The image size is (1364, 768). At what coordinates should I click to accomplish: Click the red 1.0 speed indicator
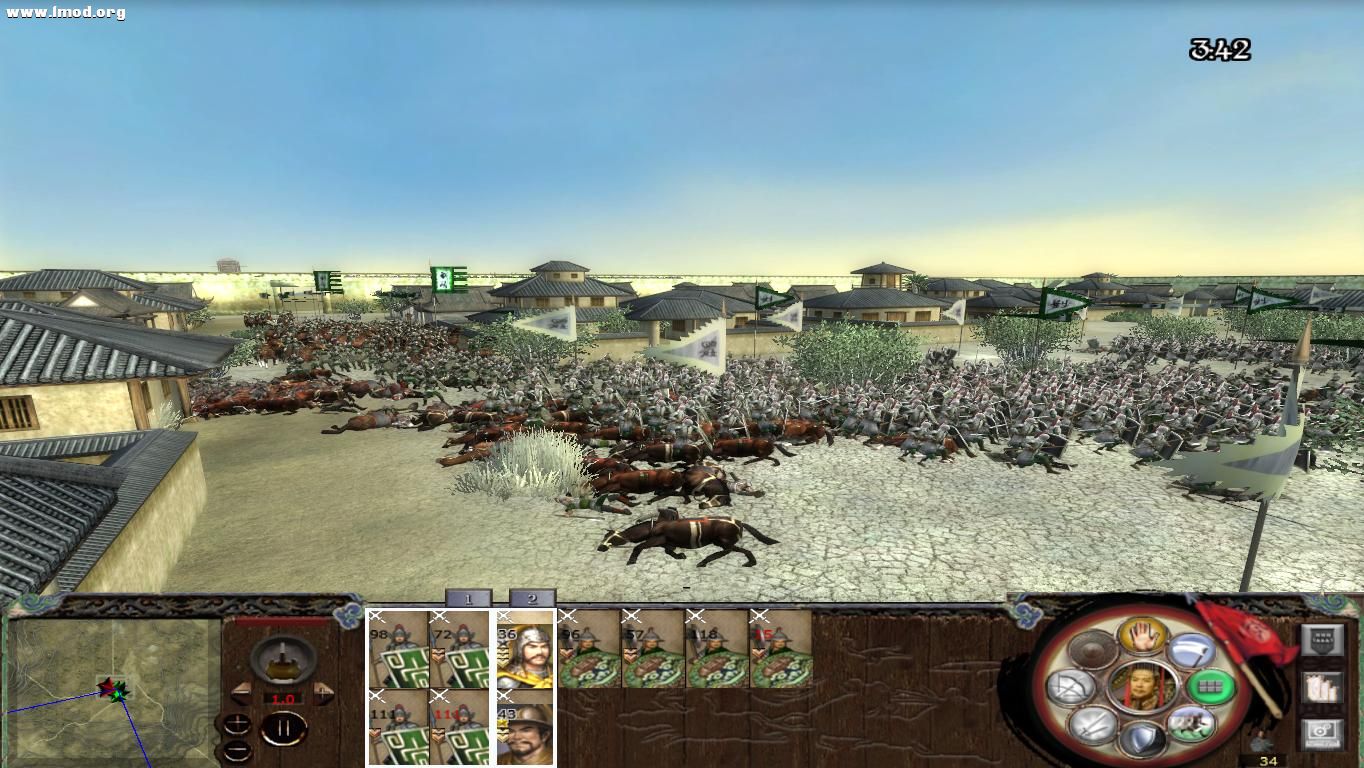[284, 698]
